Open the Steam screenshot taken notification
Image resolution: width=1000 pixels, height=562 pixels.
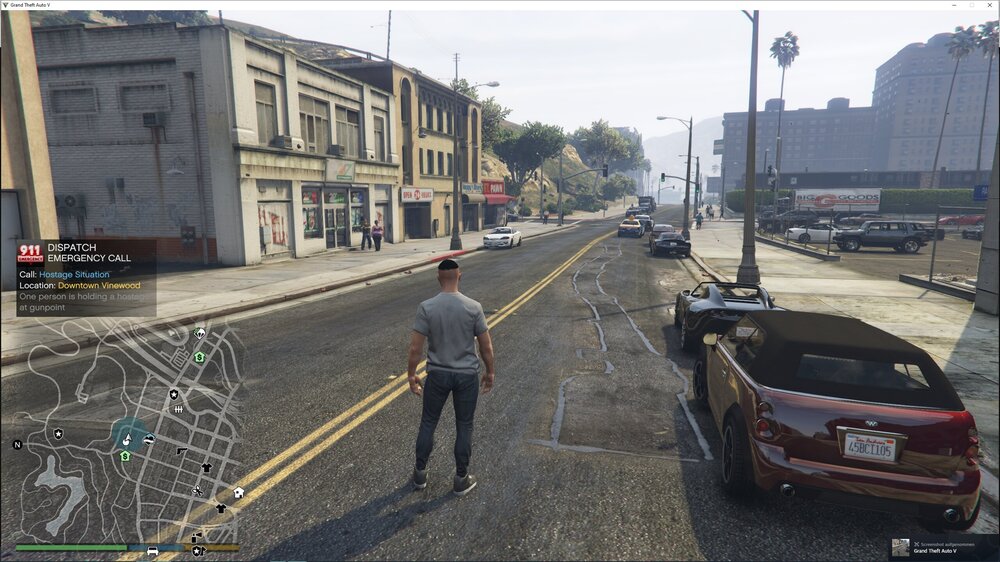(943, 547)
